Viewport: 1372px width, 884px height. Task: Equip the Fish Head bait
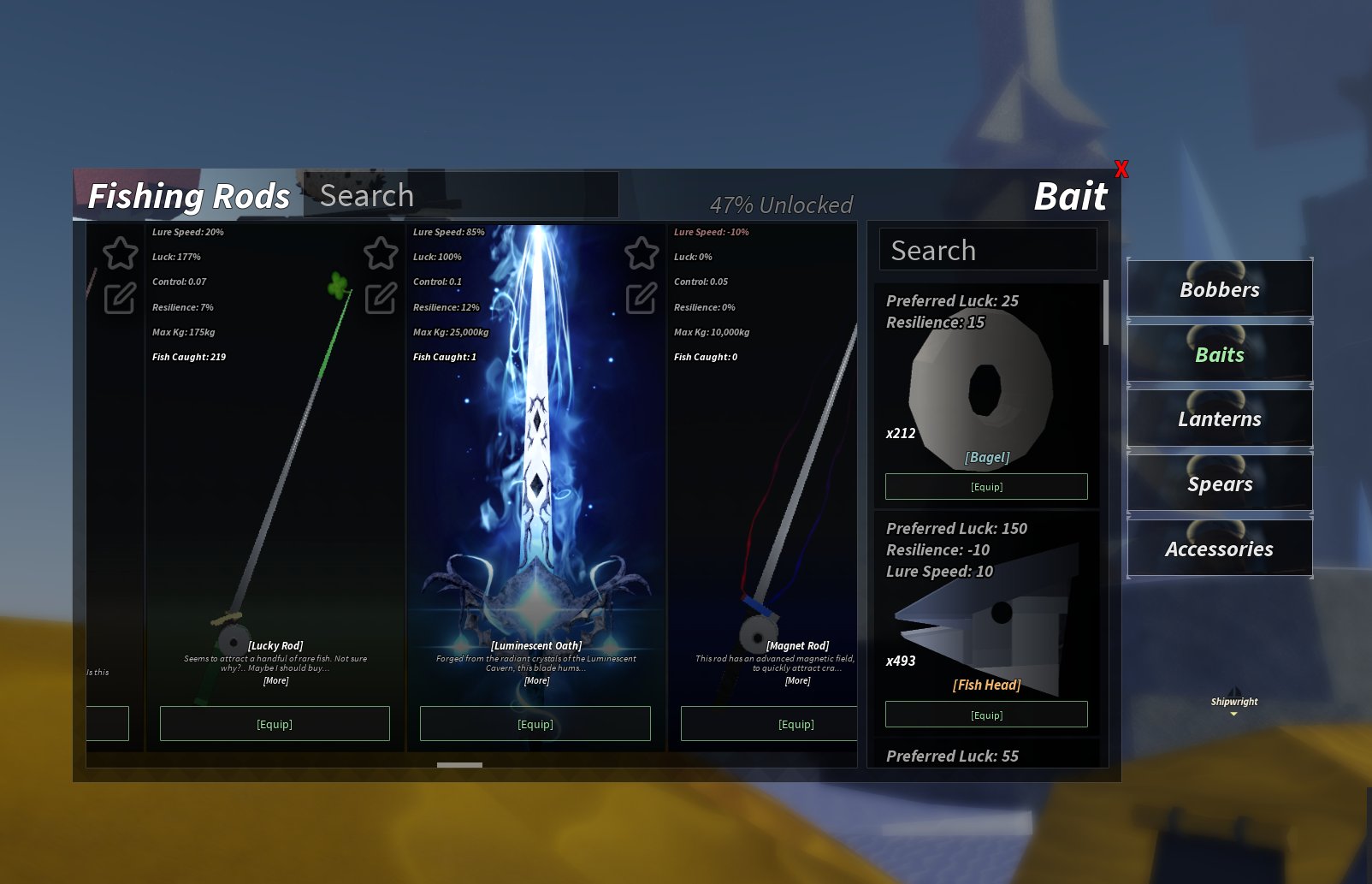pos(986,715)
